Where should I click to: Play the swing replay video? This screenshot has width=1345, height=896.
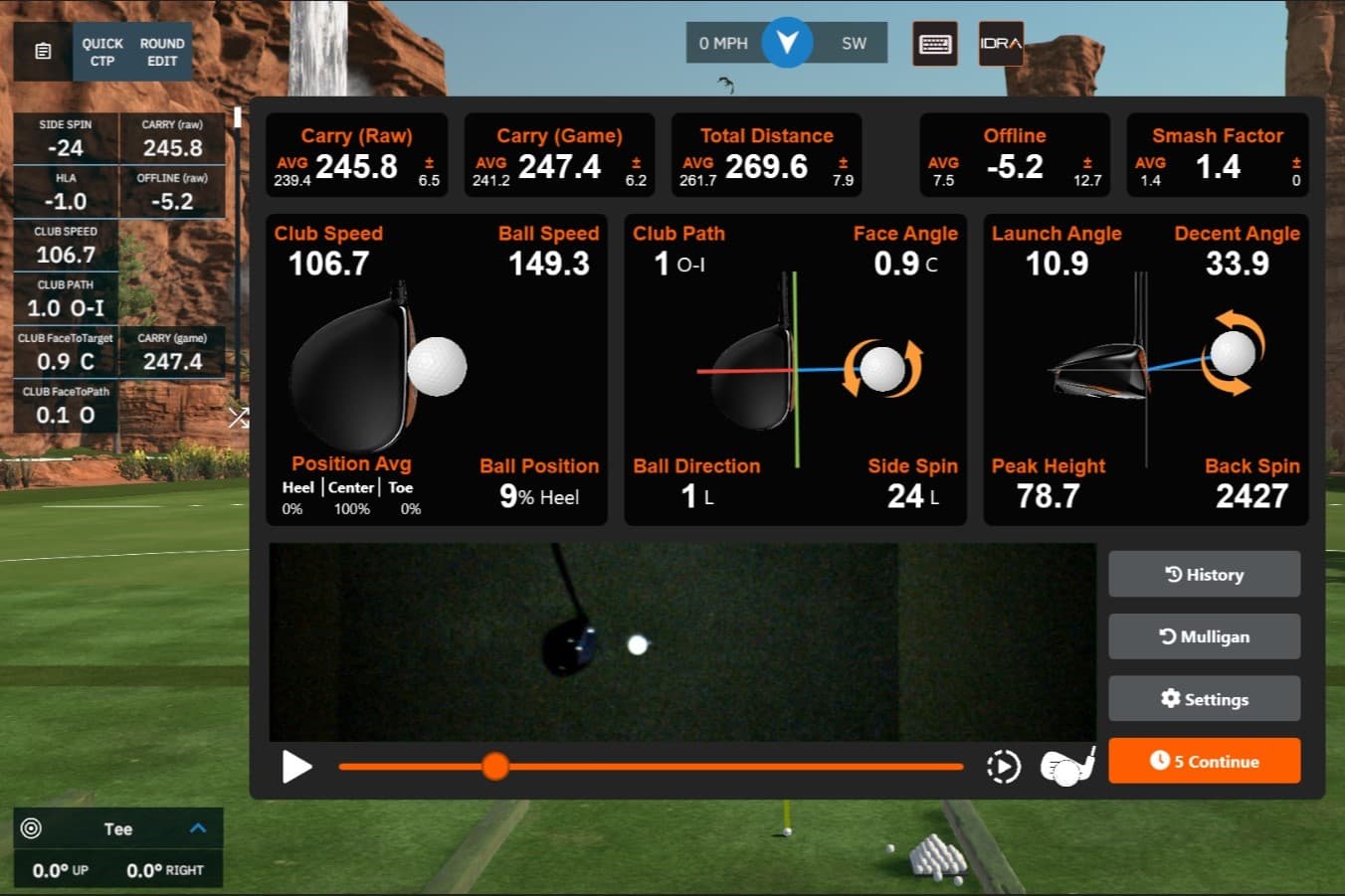[x=296, y=766]
